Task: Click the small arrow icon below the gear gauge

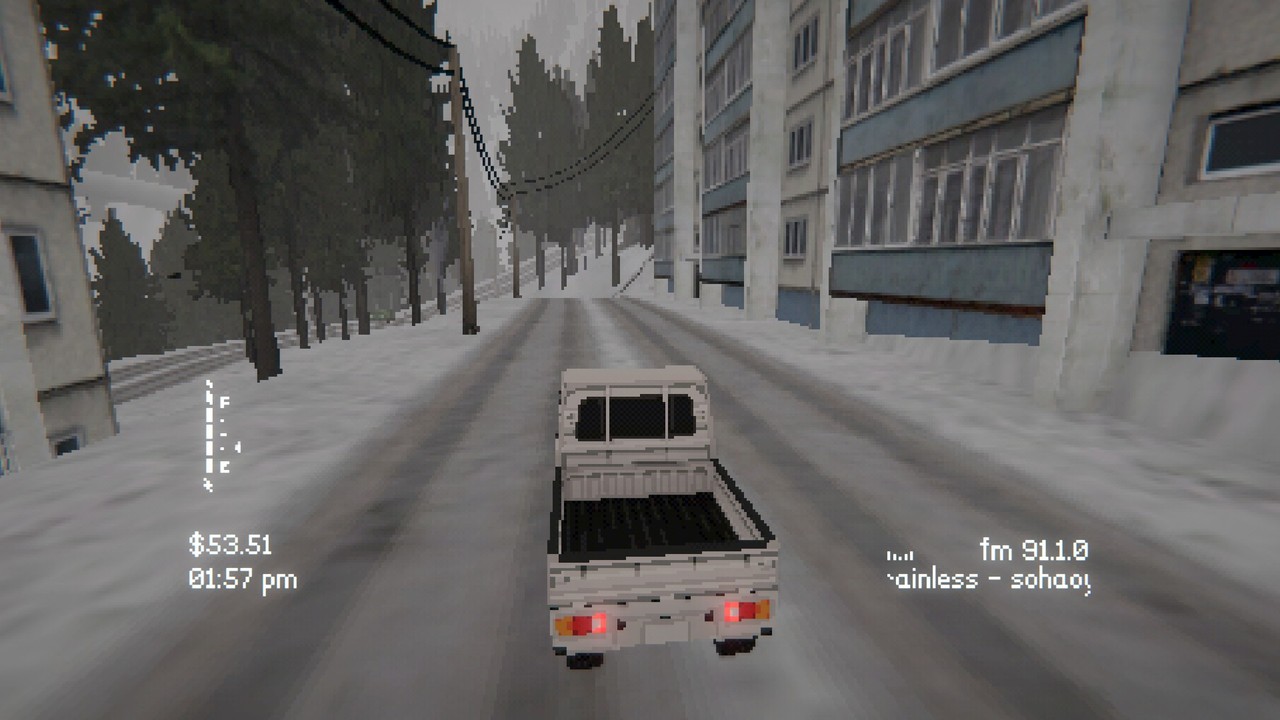Action: [207, 486]
